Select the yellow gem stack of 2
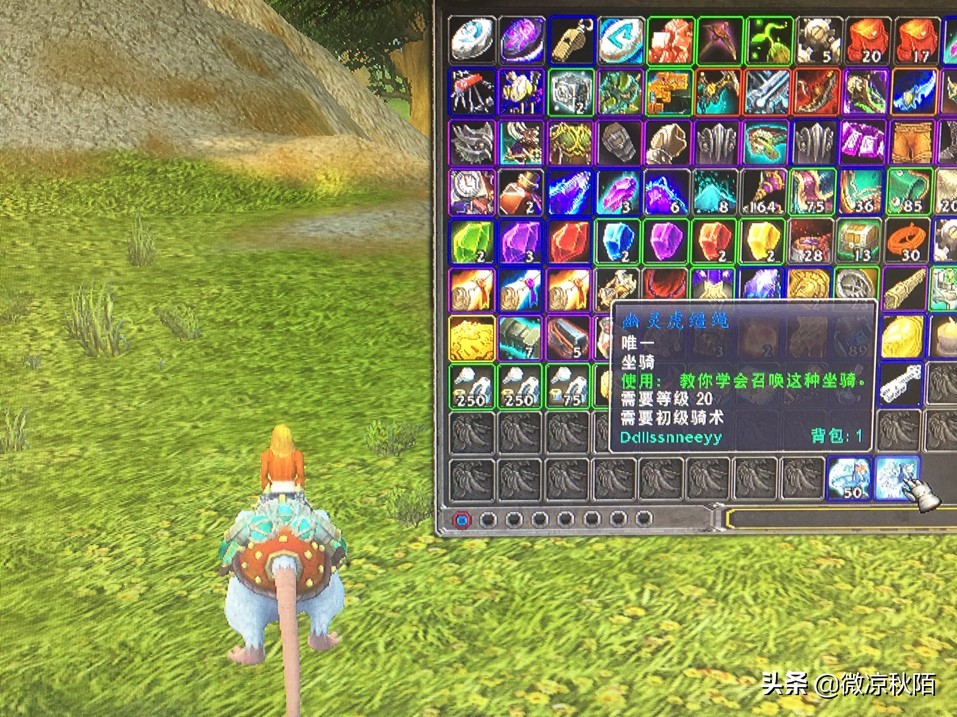The image size is (957, 717). [768, 241]
